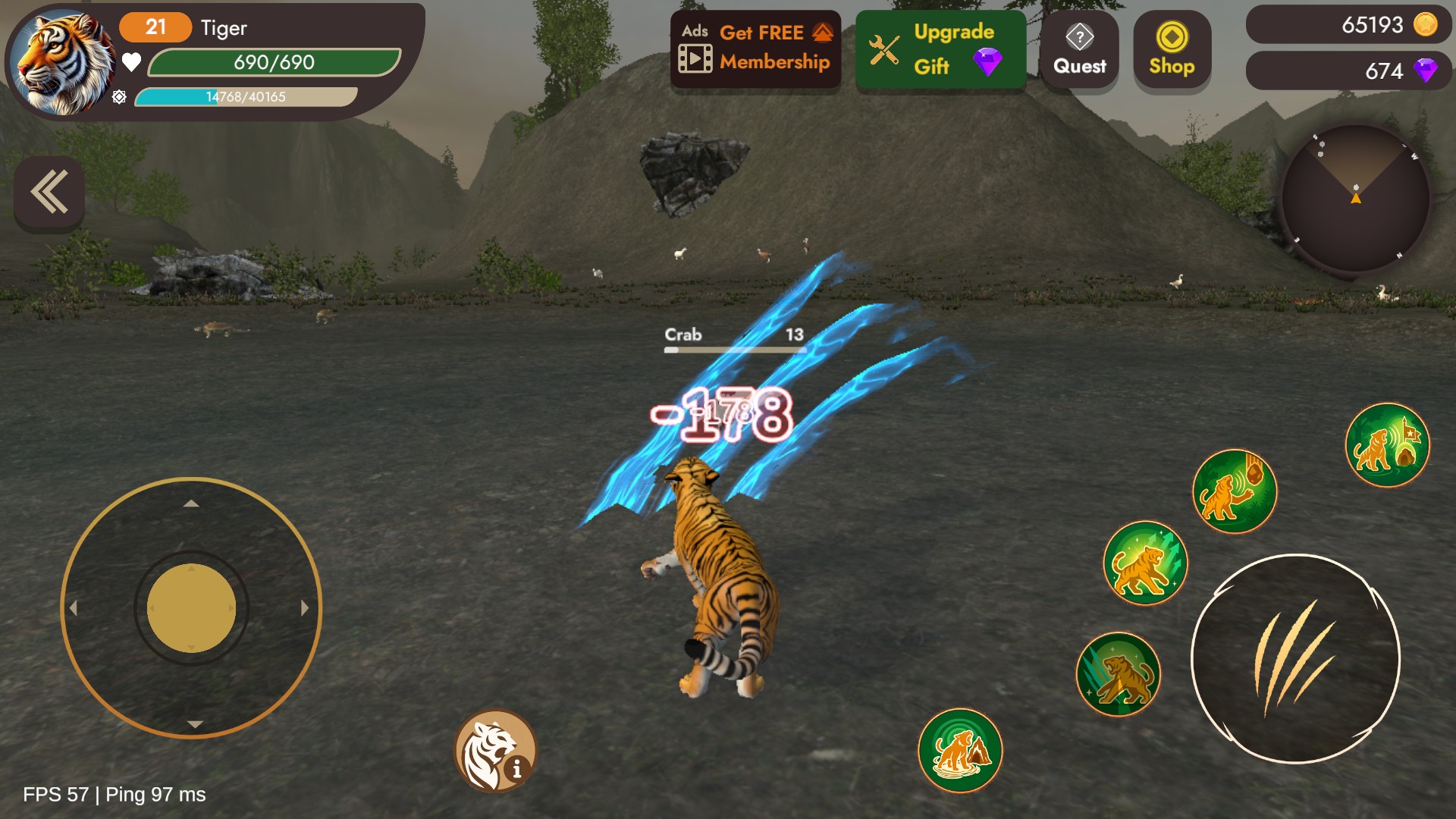1456x819 pixels.
Task: Use the tiger rock-throw skill
Action: point(1234,491)
